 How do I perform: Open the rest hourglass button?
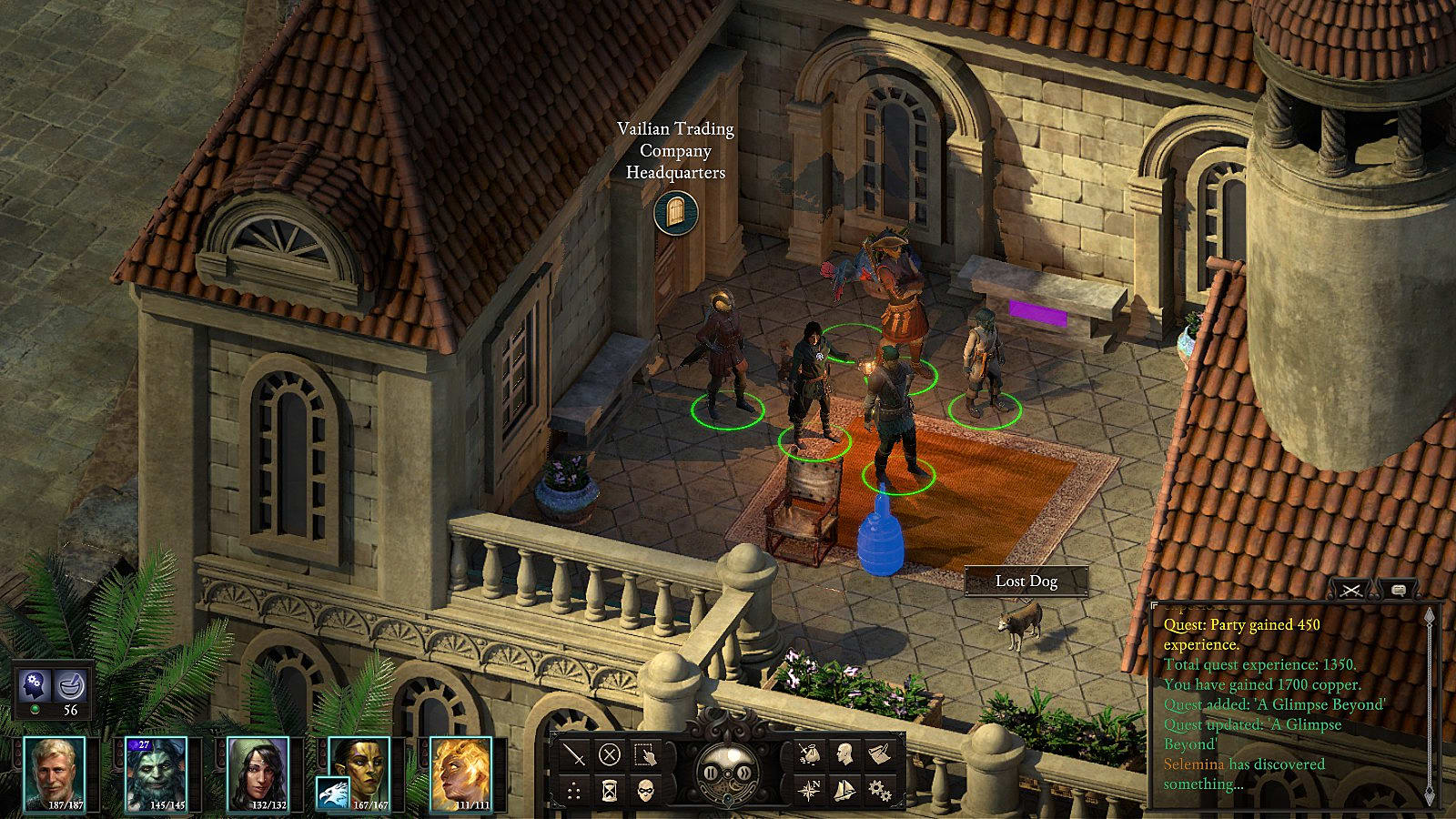tap(610, 790)
